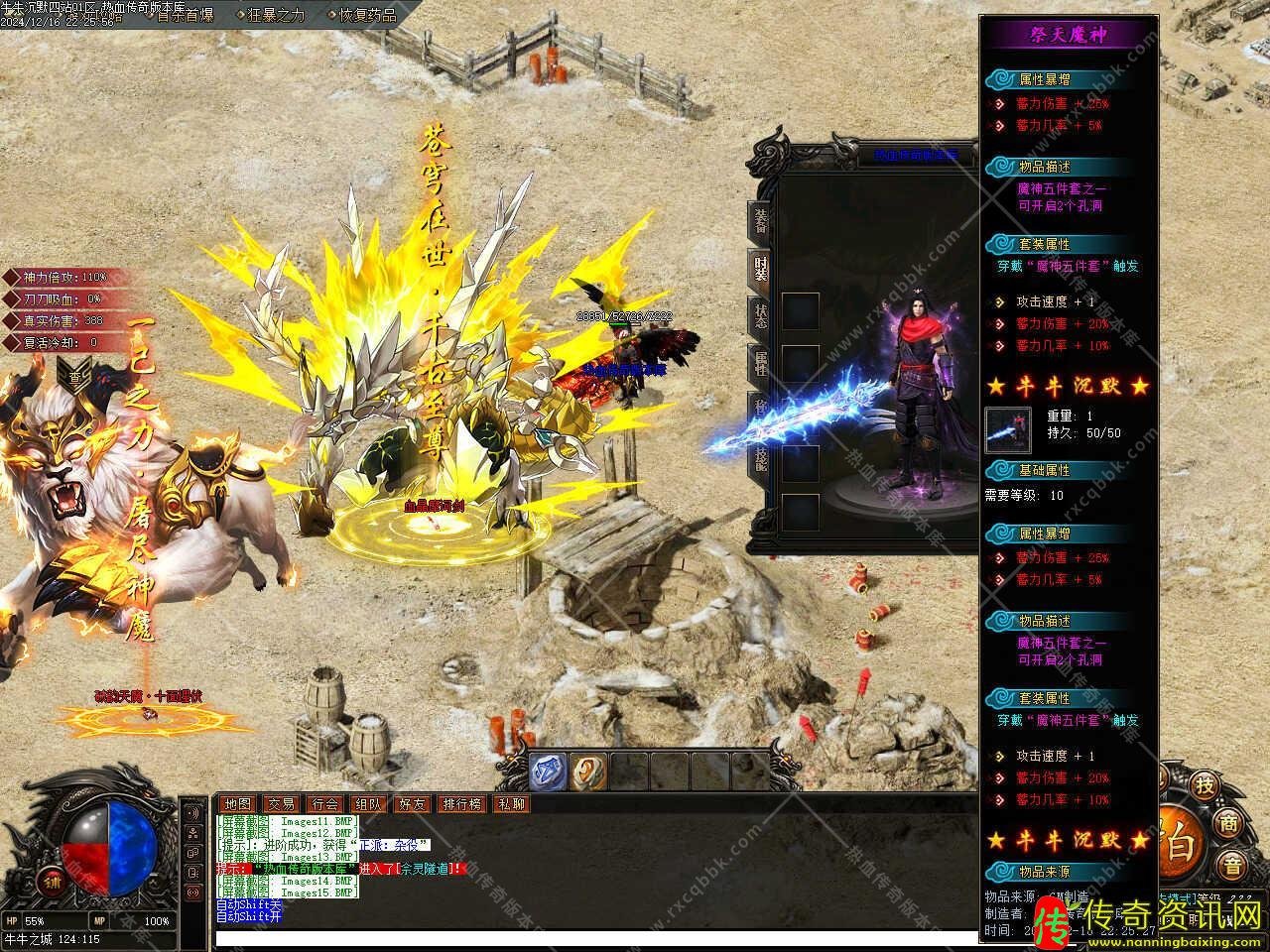Open the 行会 guild panel
This screenshot has height=952, width=1270.
tap(325, 804)
